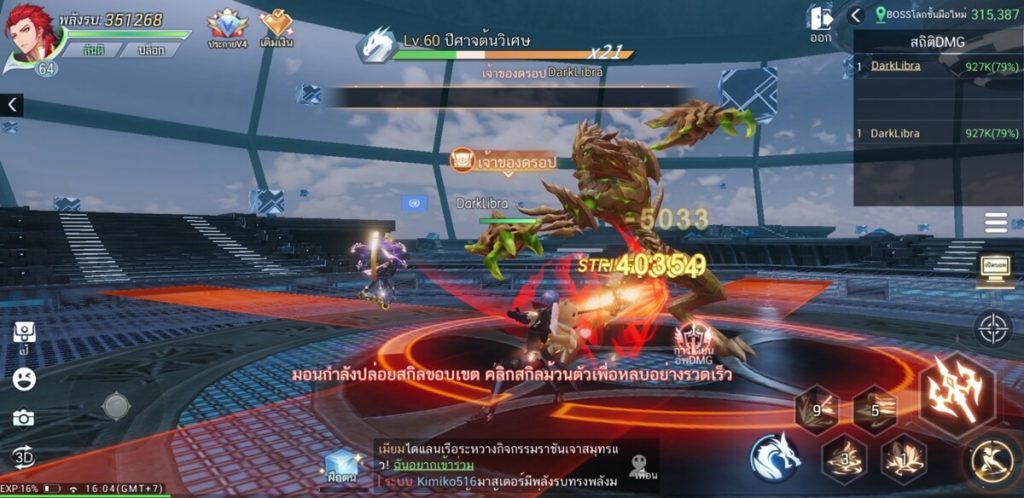Toggle the 3D camera view button
Viewport: 1024px width, 498px height.
23,457
